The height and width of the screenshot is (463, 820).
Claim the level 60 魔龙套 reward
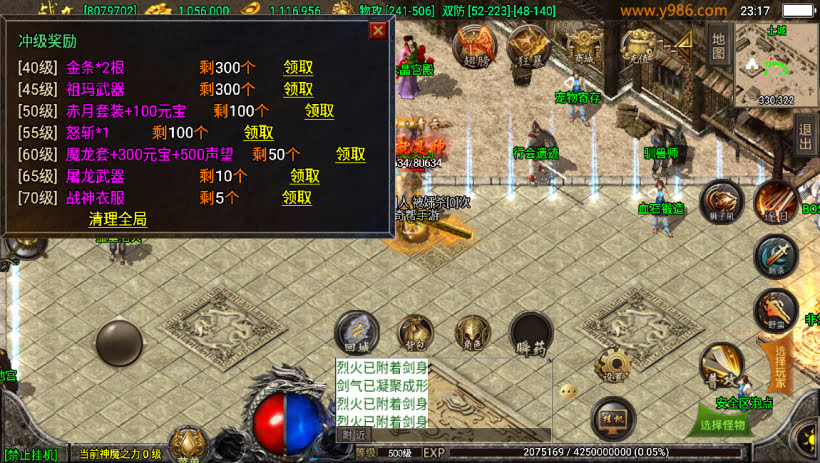[x=350, y=154]
